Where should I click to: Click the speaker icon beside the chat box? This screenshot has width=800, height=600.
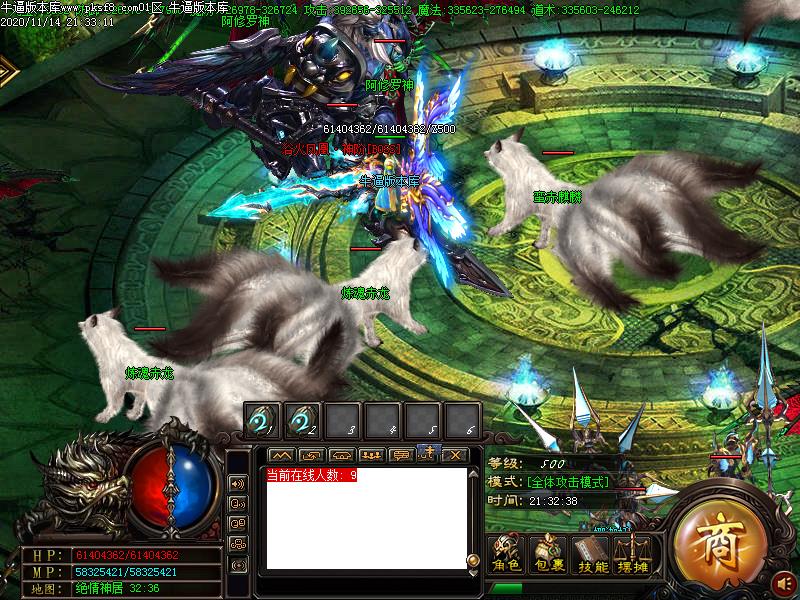pyautogui.click(x=238, y=481)
